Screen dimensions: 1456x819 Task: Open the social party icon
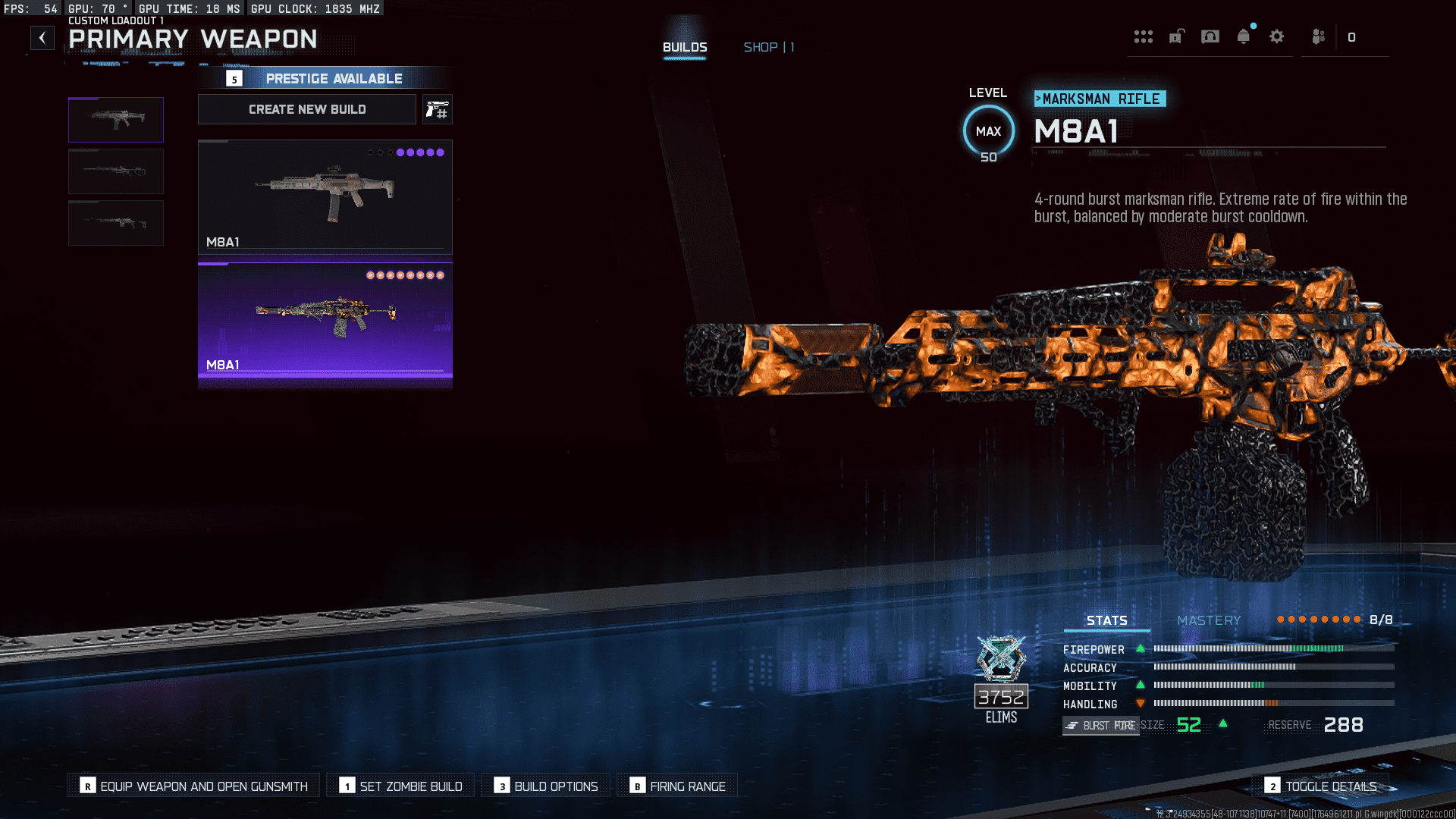click(x=1319, y=36)
